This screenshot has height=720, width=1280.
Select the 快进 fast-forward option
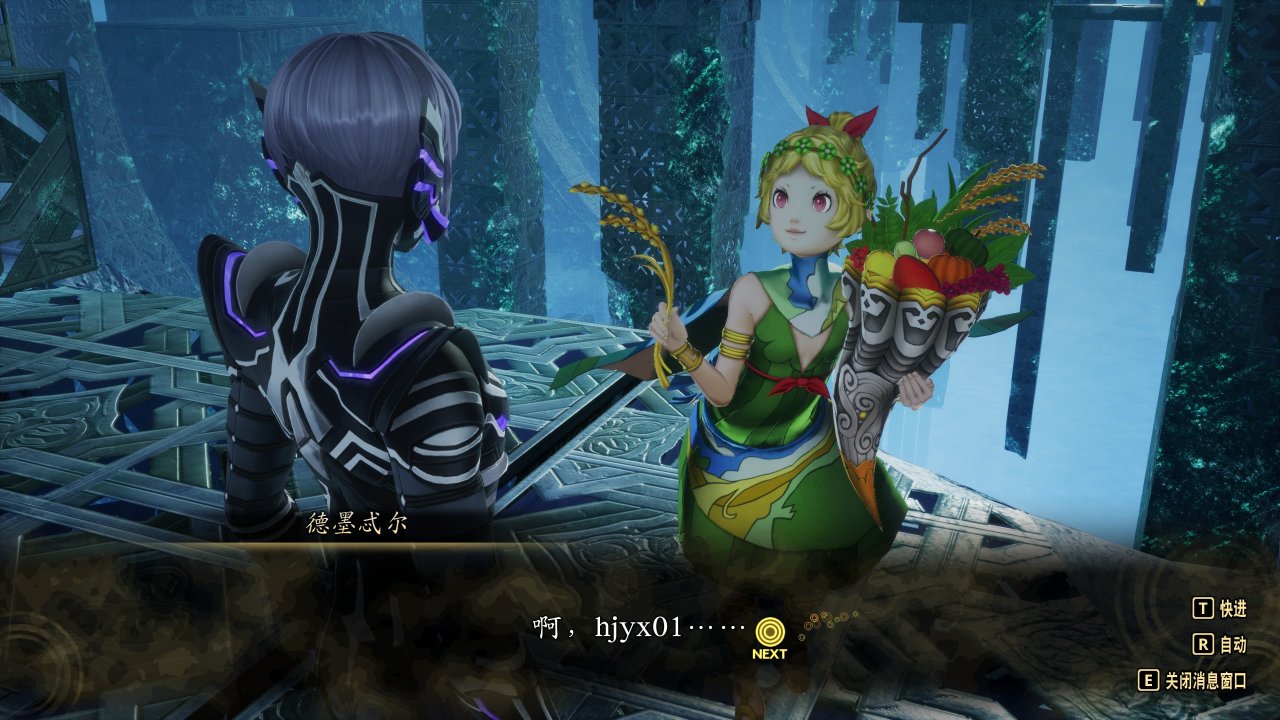point(1220,608)
